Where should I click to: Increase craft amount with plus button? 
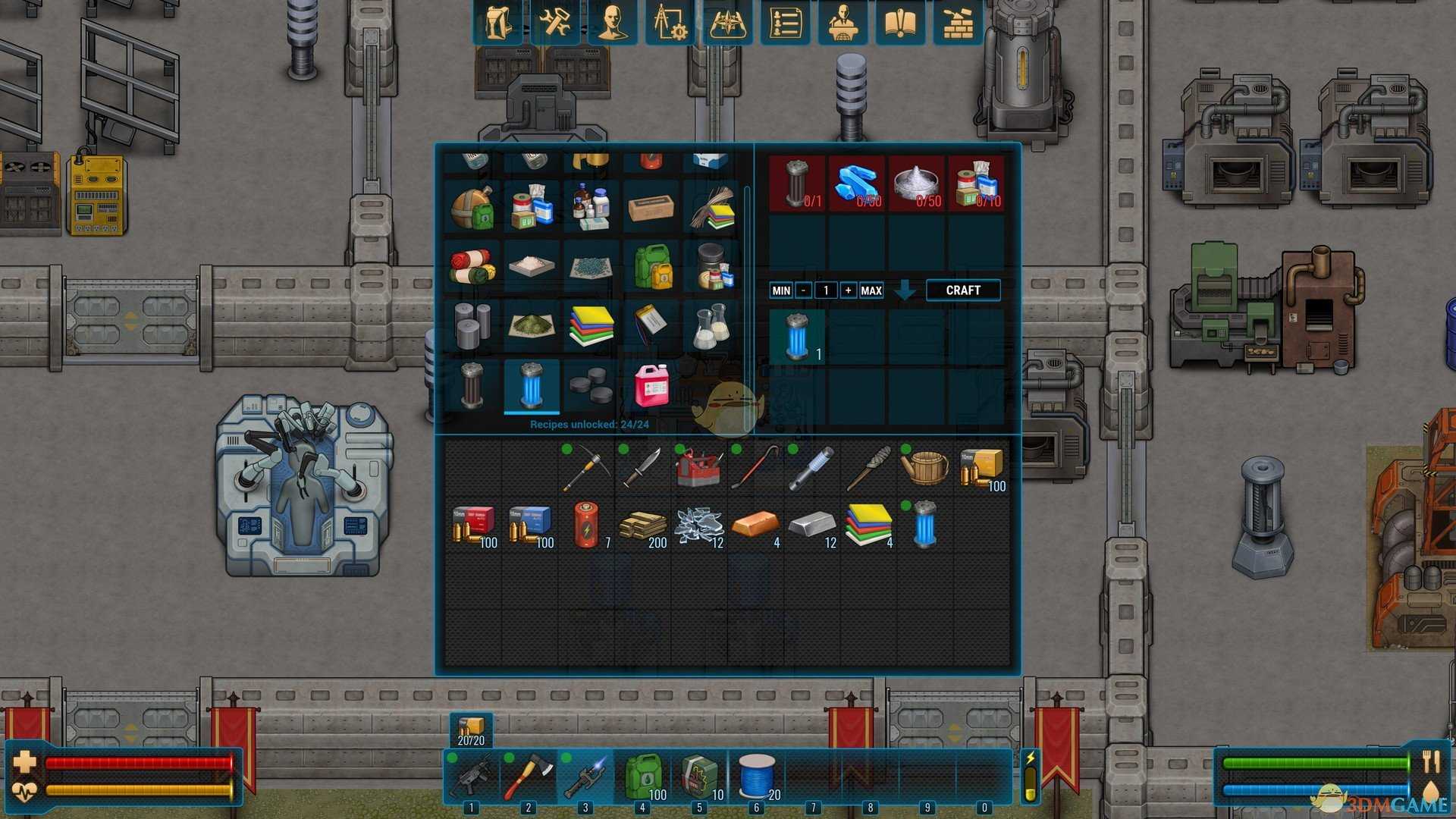tap(848, 290)
